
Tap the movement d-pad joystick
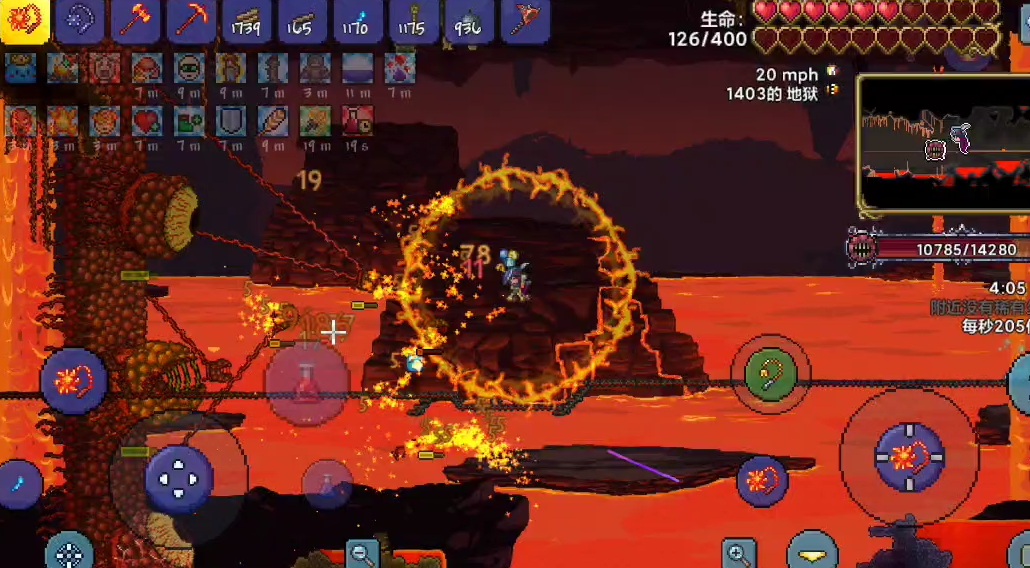179,479
